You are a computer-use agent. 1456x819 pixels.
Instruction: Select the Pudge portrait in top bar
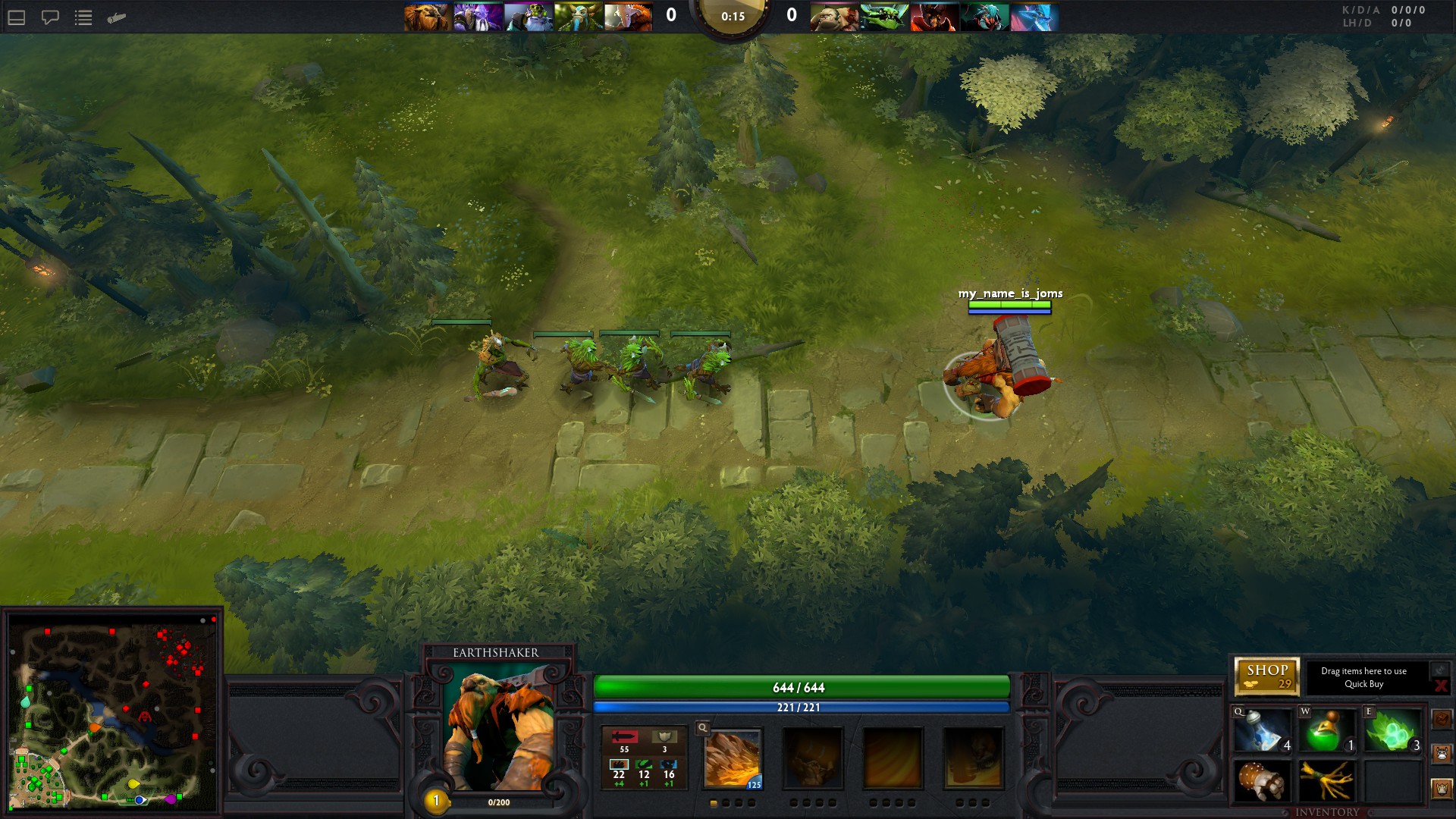(833, 17)
